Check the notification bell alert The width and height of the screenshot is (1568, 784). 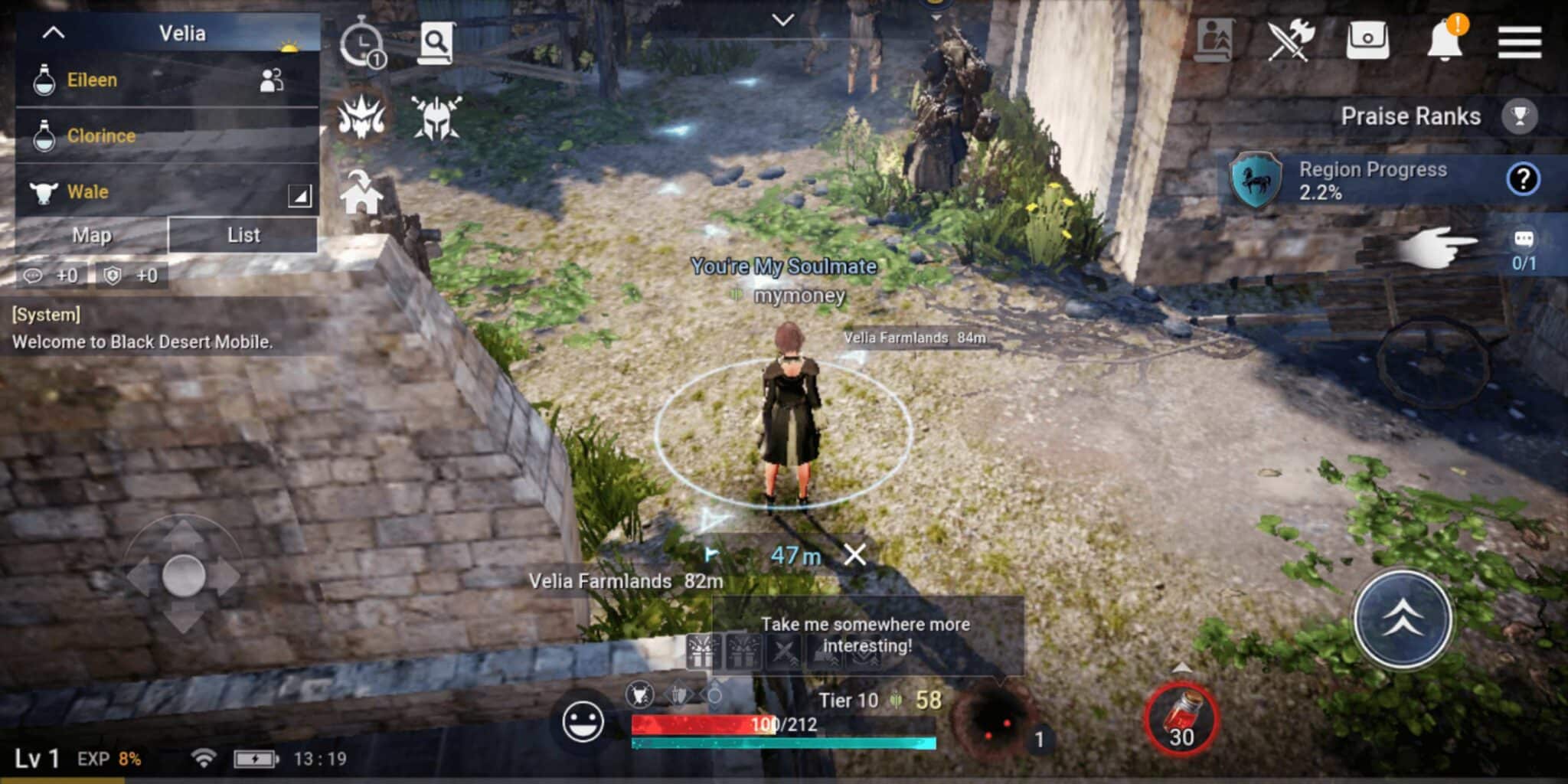[x=1445, y=41]
